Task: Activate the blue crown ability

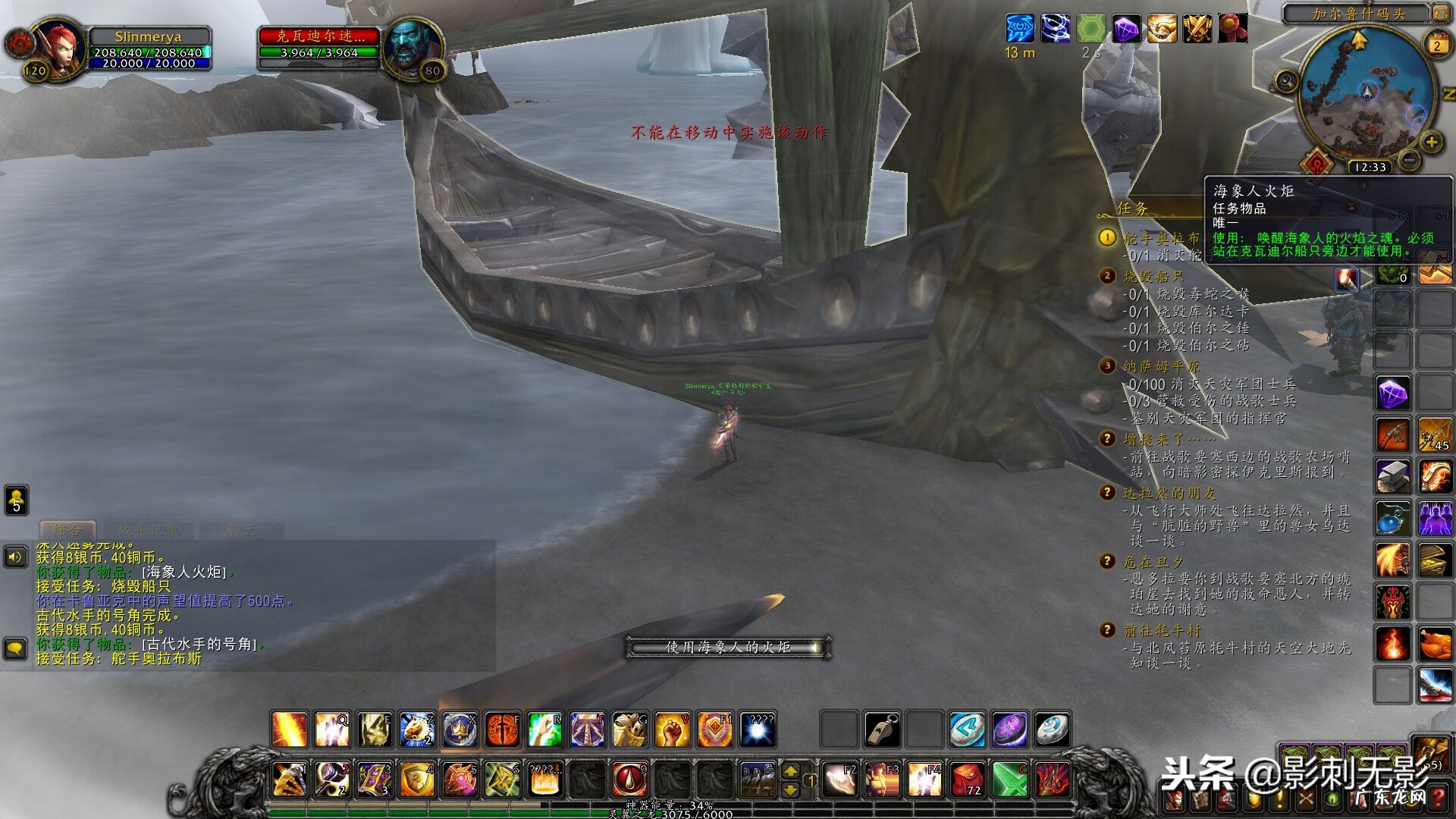Action: tap(460, 730)
